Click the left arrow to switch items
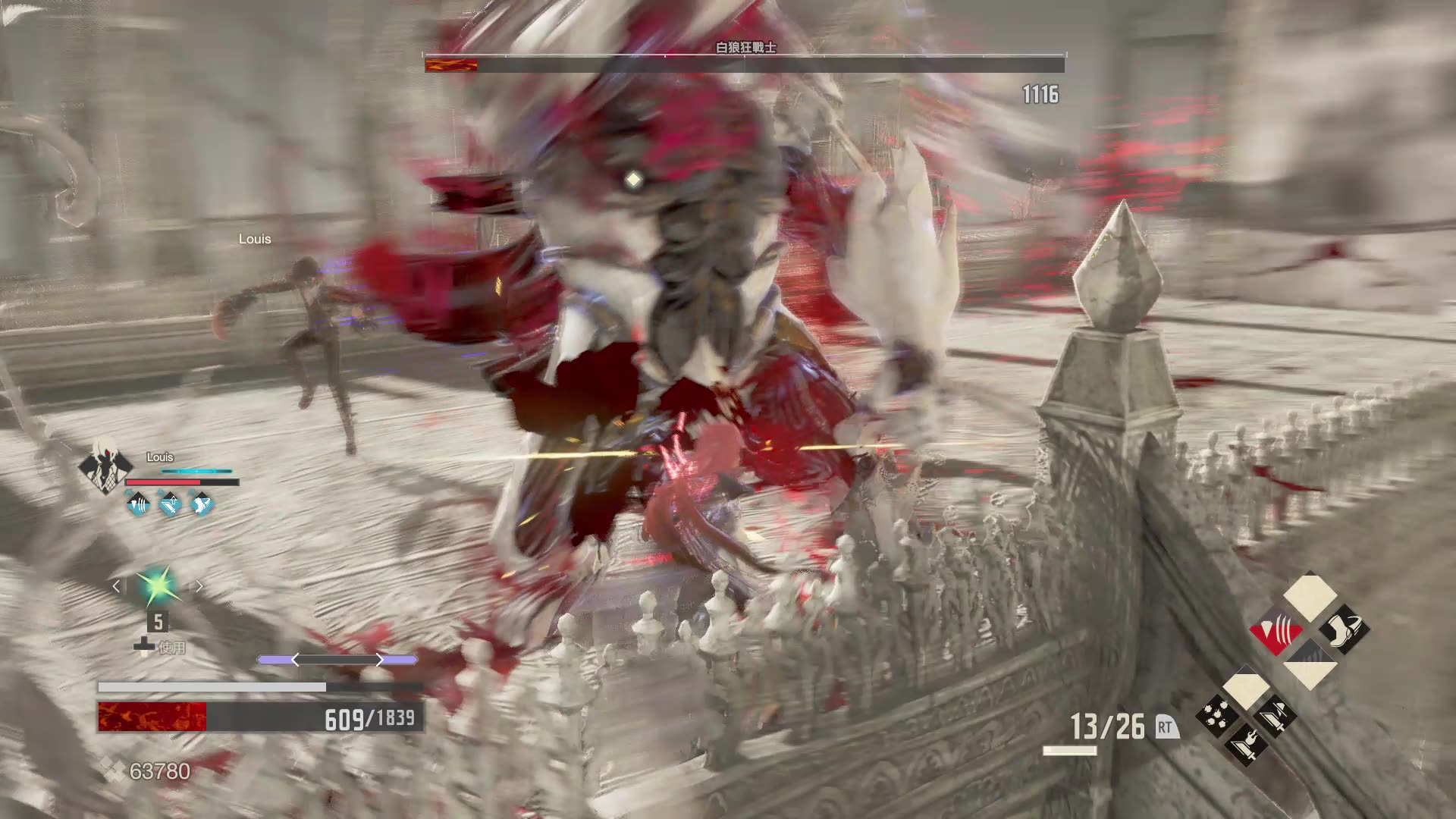The image size is (1456, 819). (x=117, y=585)
